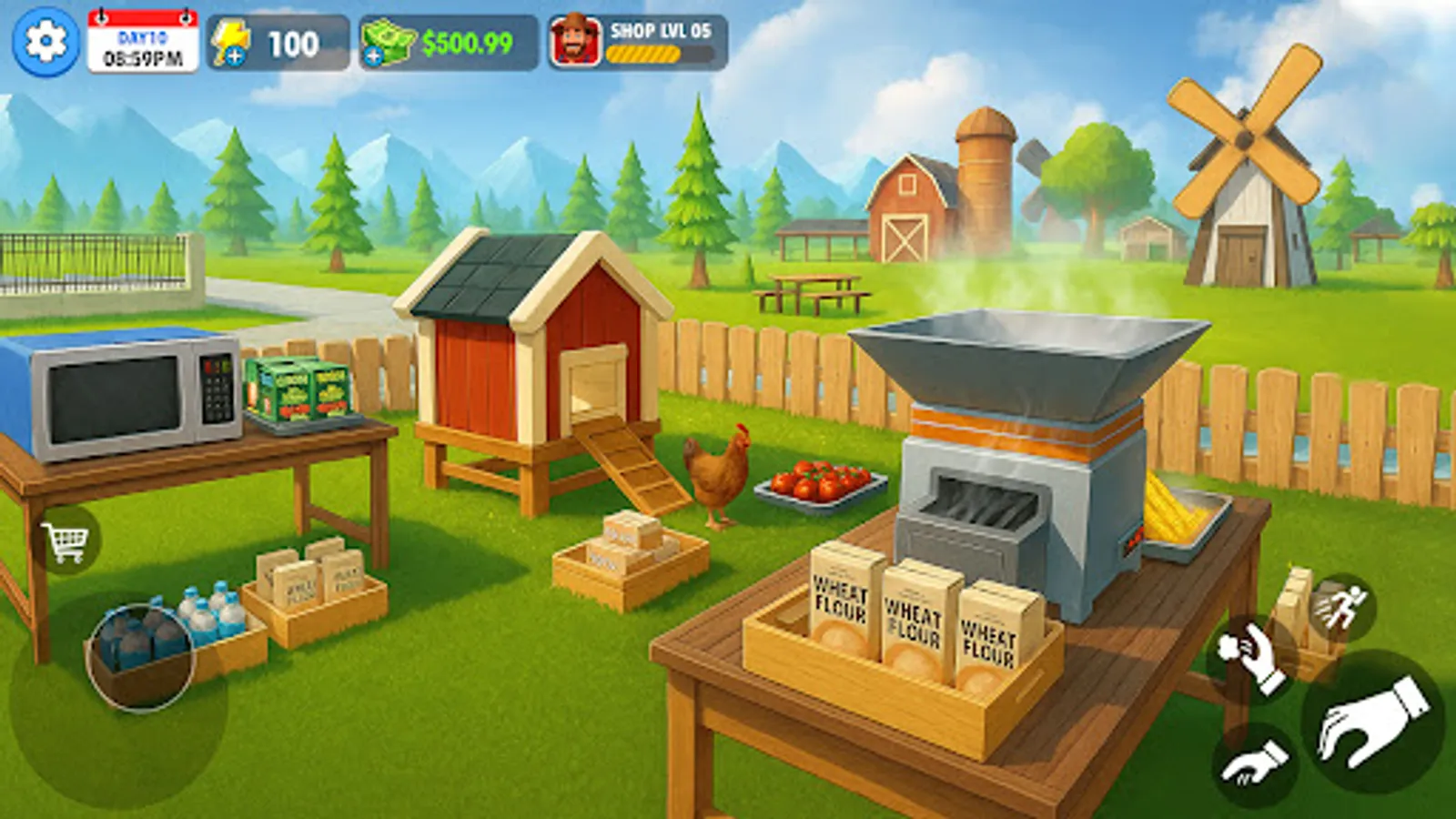Open the farmer avatar profile
This screenshot has width=1456, height=819.
[573, 38]
